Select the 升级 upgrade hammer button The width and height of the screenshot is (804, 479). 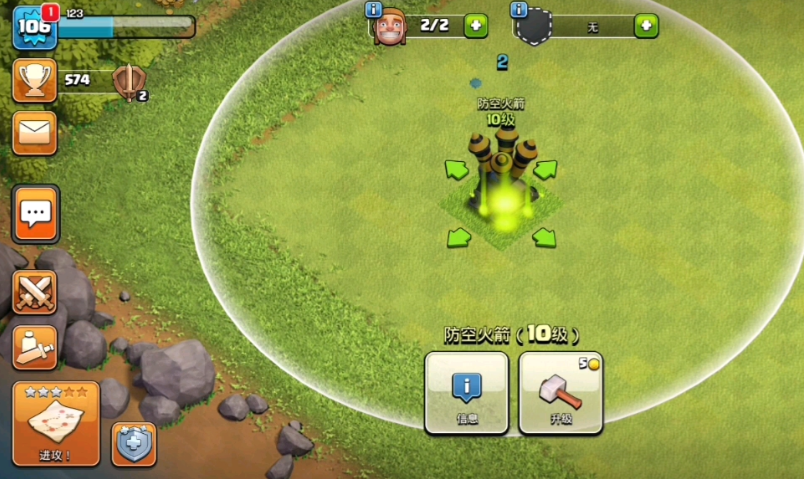coord(560,392)
